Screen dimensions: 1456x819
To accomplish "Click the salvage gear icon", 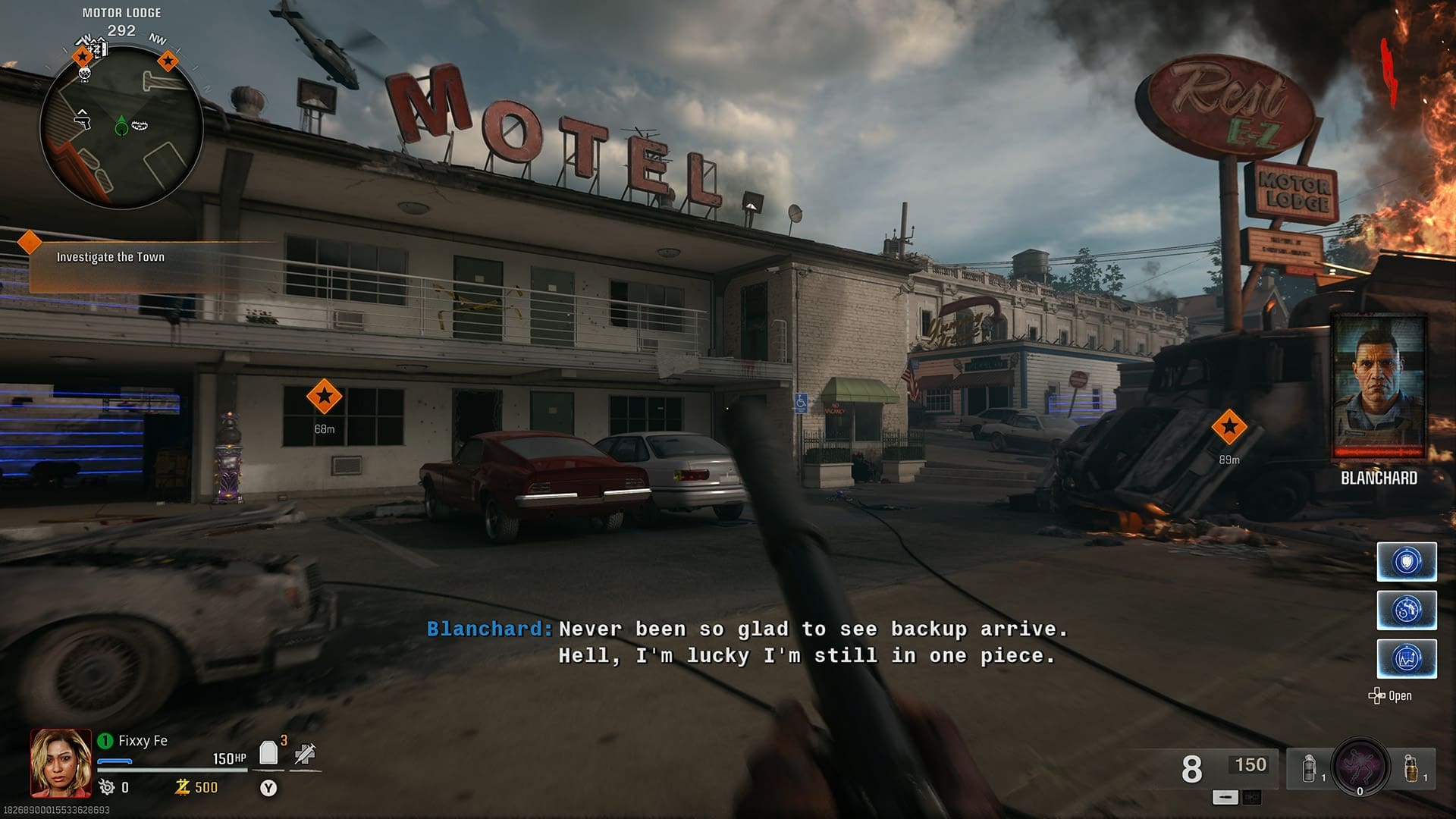I will (106, 787).
